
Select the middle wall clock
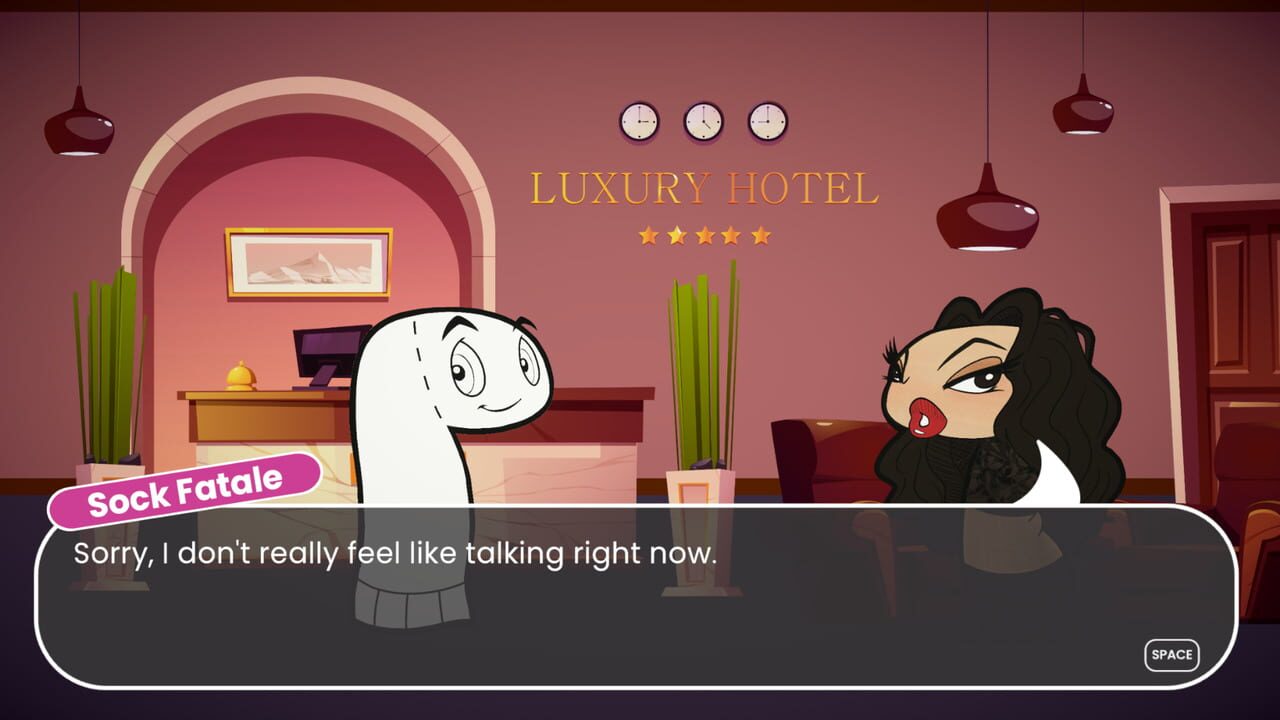702,119
